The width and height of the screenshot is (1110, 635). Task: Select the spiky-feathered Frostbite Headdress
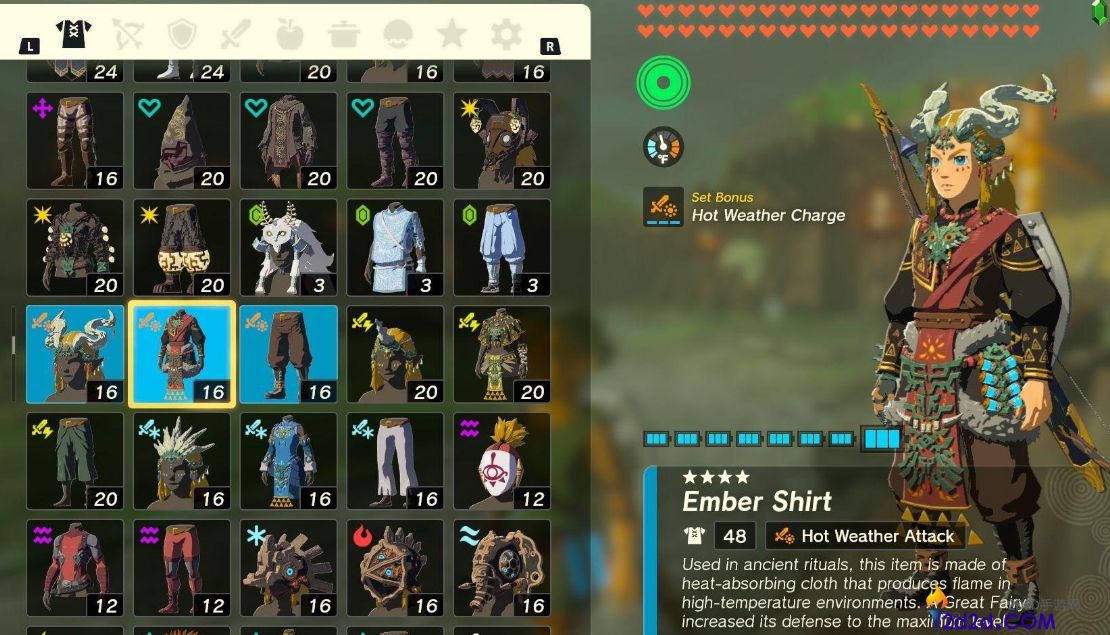coord(182,461)
